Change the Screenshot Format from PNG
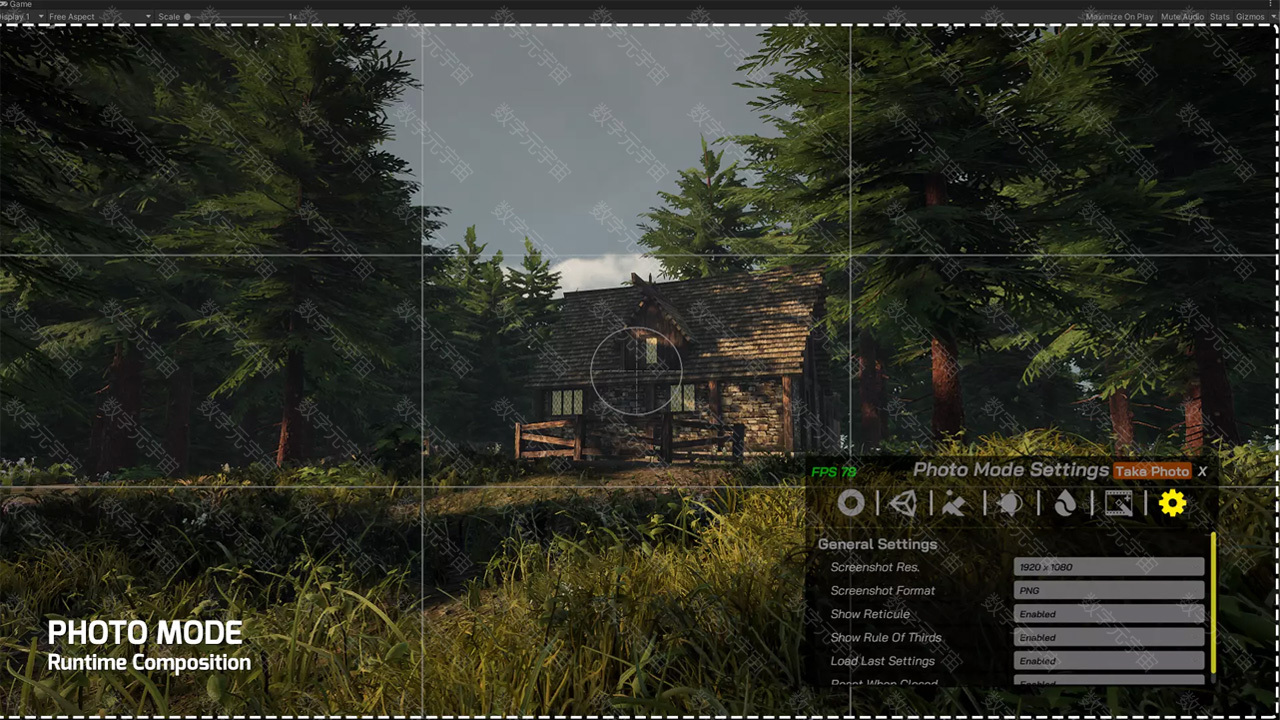The height and width of the screenshot is (720, 1280). click(1108, 591)
